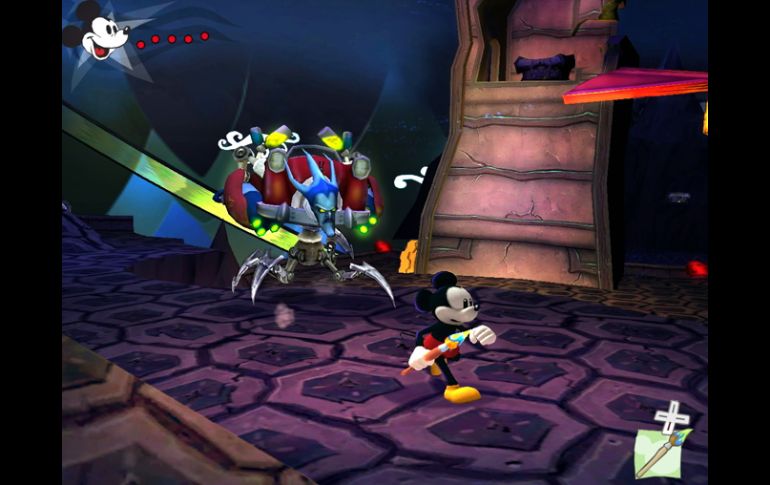770x485 pixels.
Task: Select the paintbrush sketch icon
Action: [658, 452]
